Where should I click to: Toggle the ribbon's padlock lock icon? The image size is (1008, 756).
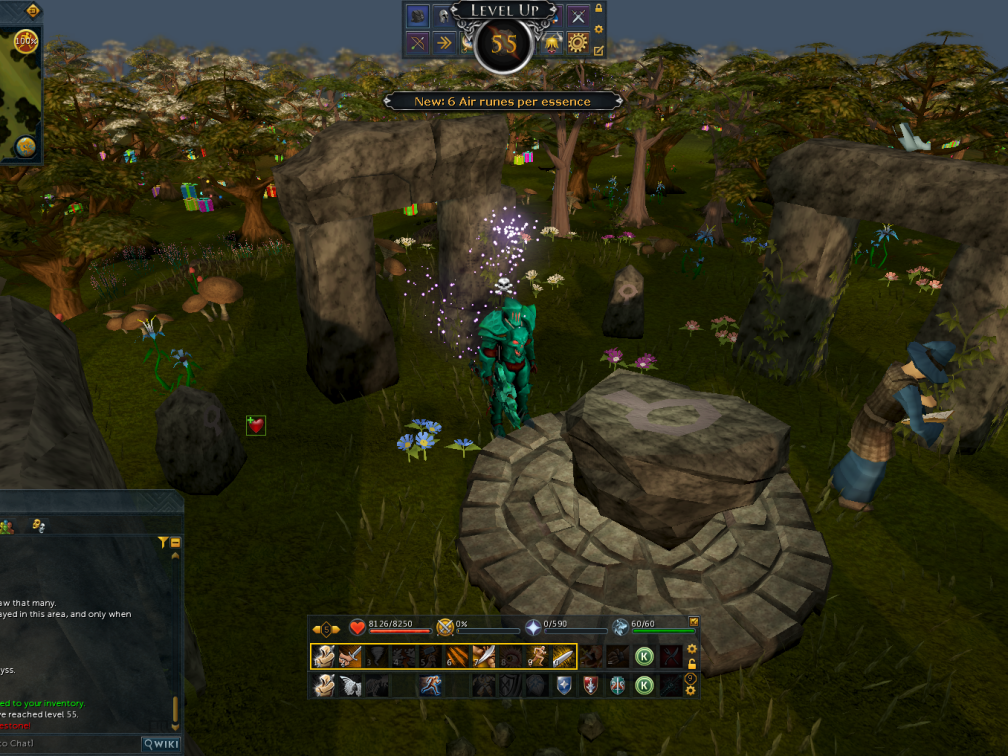[599, 9]
